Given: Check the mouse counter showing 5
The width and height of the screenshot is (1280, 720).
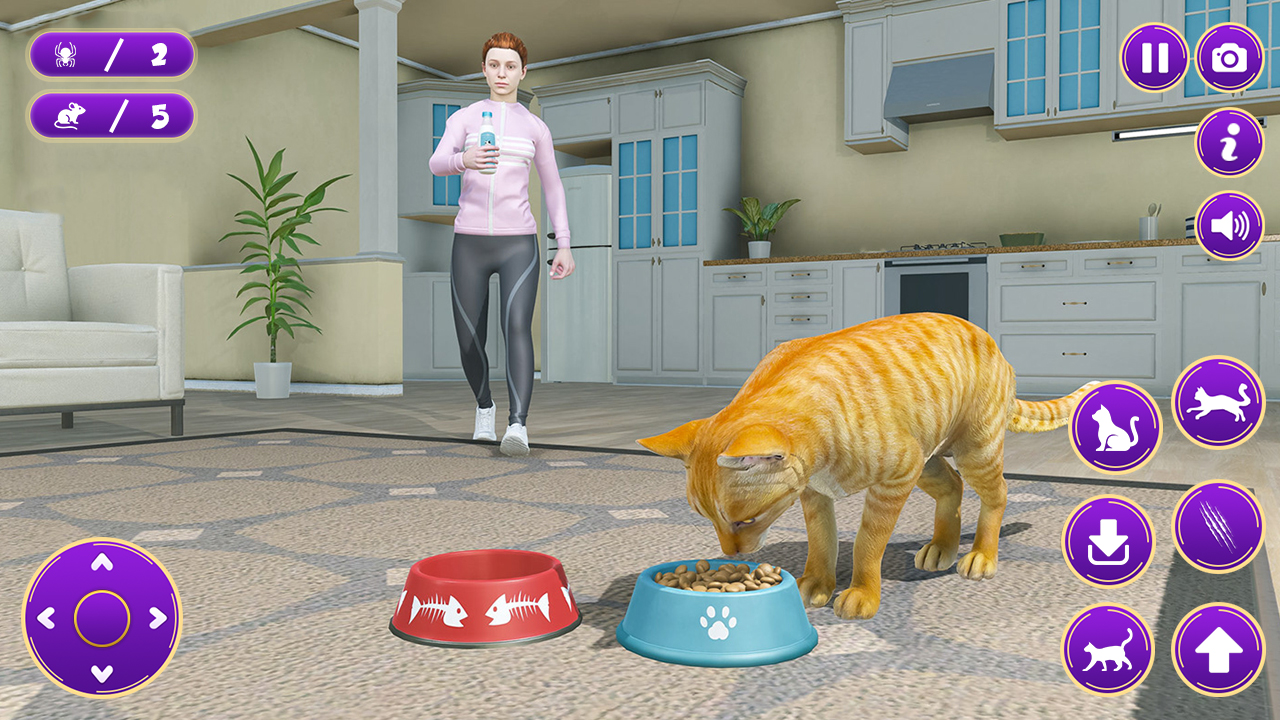Looking at the screenshot, I should point(110,113).
